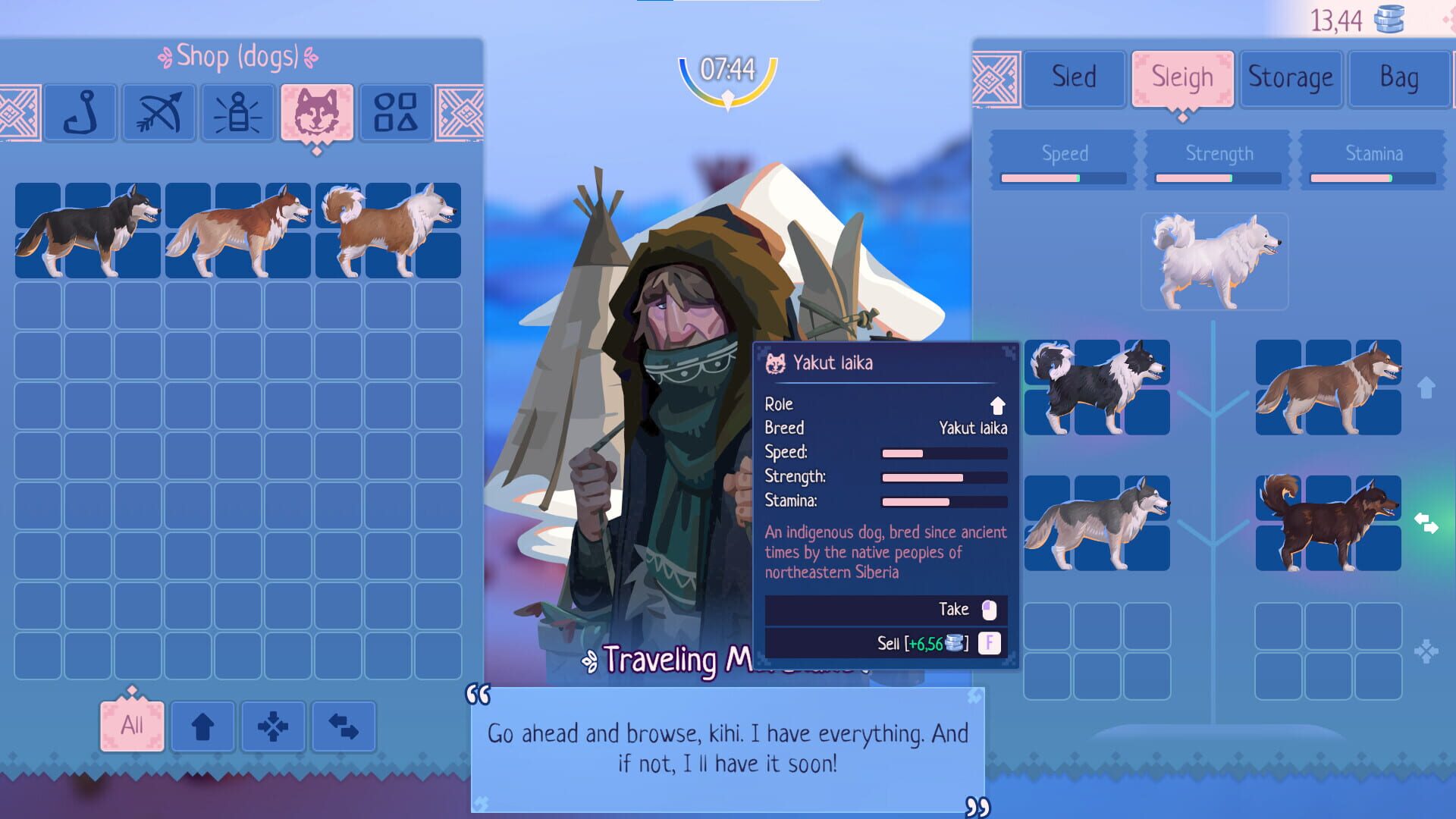Image resolution: width=1456 pixels, height=819 pixels.
Task: Open the lure shop category icon
Action: coord(240,114)
